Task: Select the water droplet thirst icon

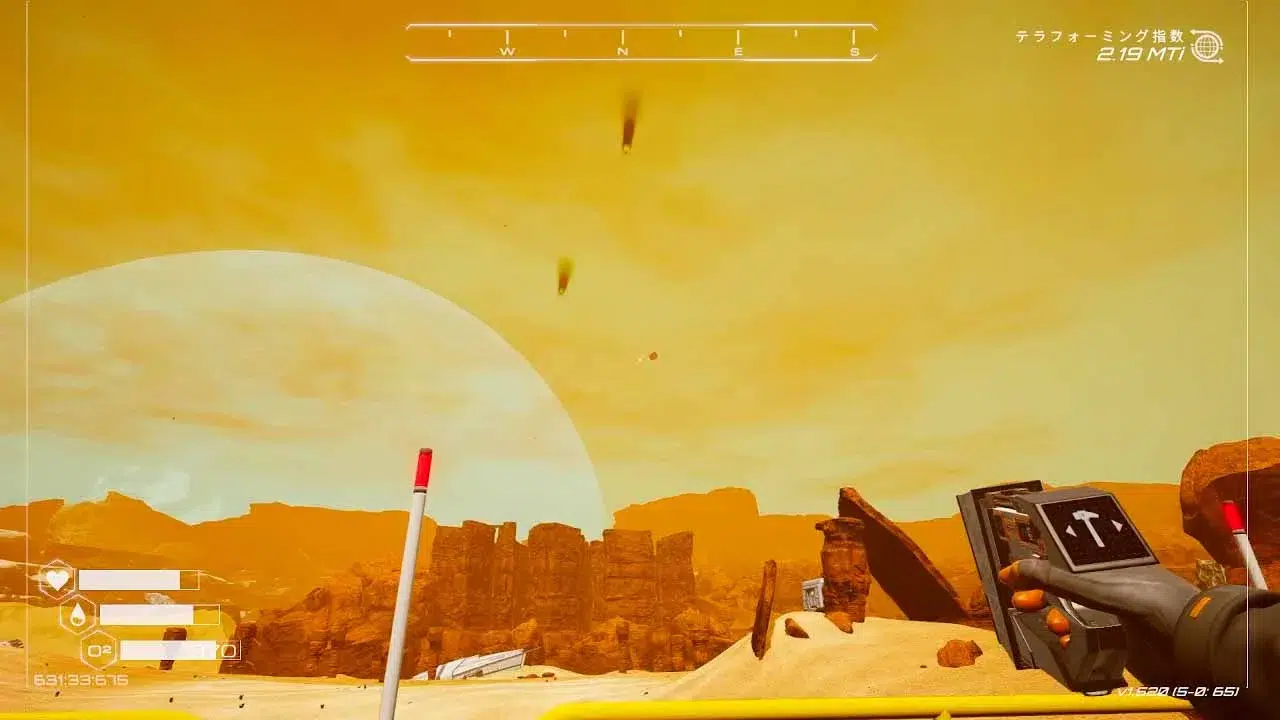Action: pos(78,614)
